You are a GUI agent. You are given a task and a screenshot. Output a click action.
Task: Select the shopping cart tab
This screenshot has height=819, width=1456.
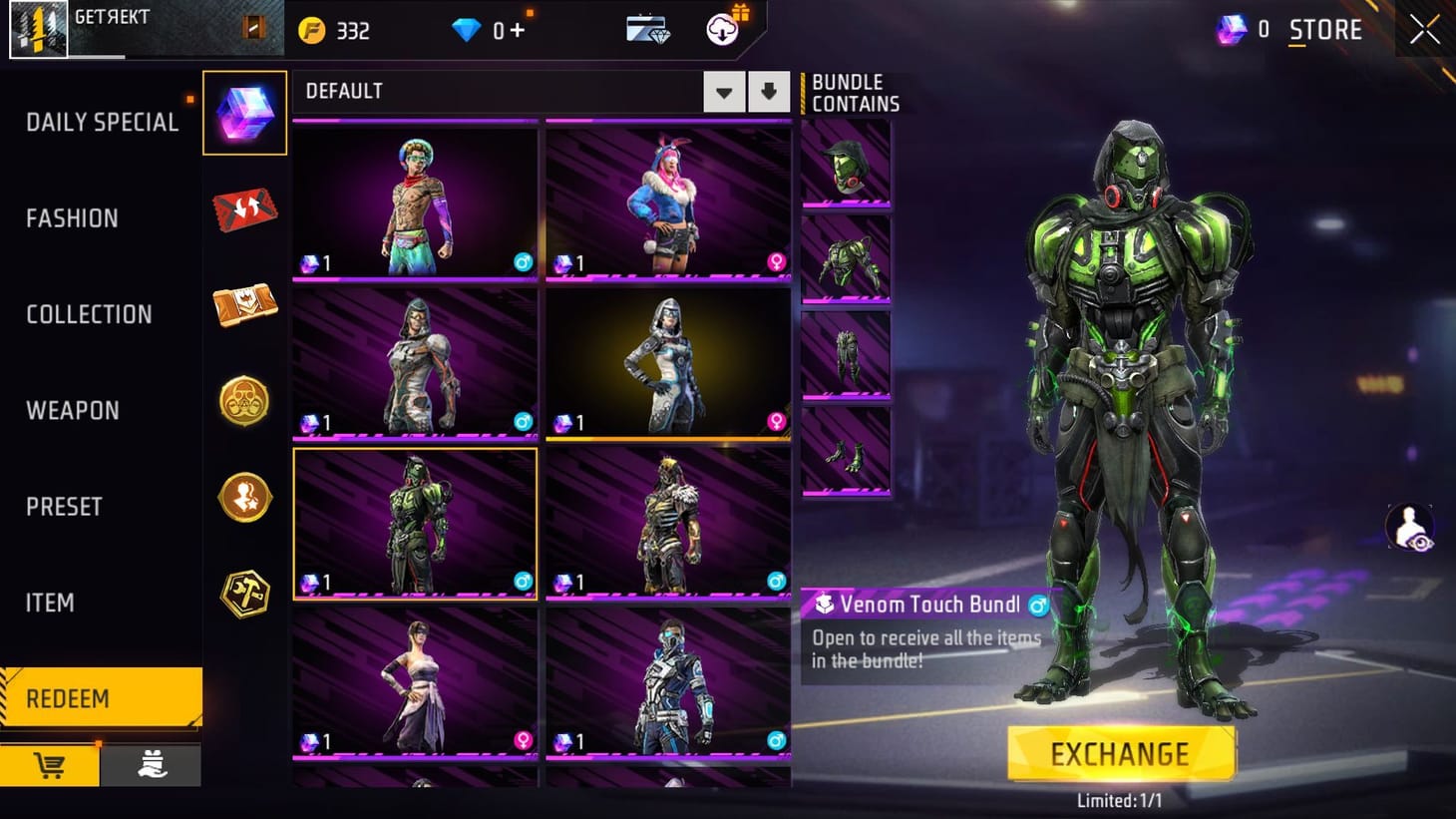point(50,766)
